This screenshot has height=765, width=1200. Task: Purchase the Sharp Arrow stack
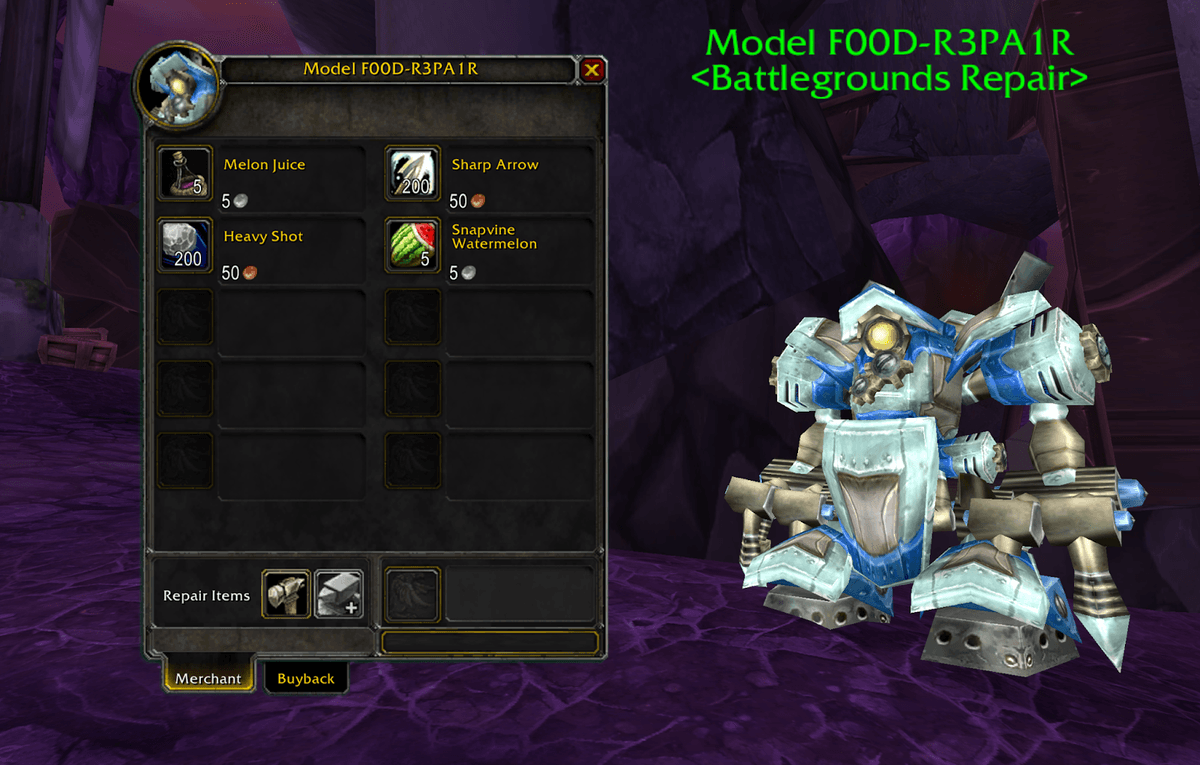click(x=413, y=173)
